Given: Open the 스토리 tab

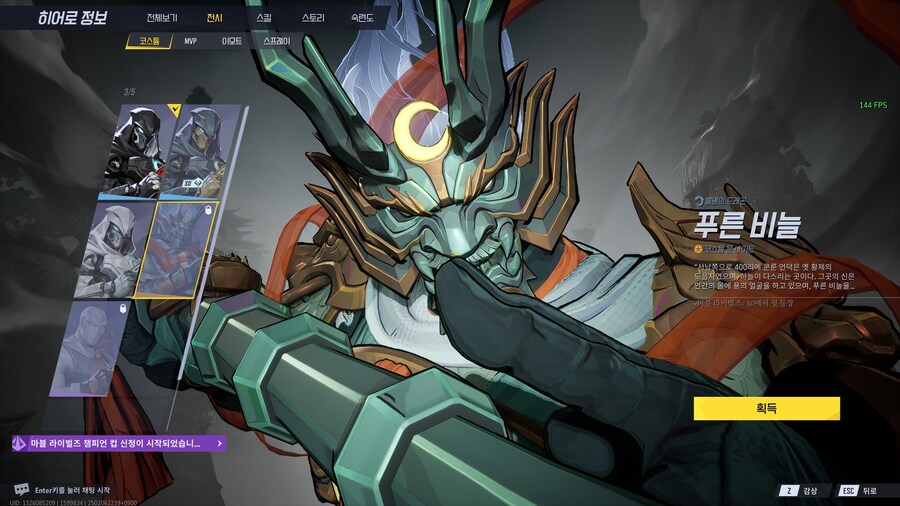Looking at the screenshot, I should click(x=313, y=18).
